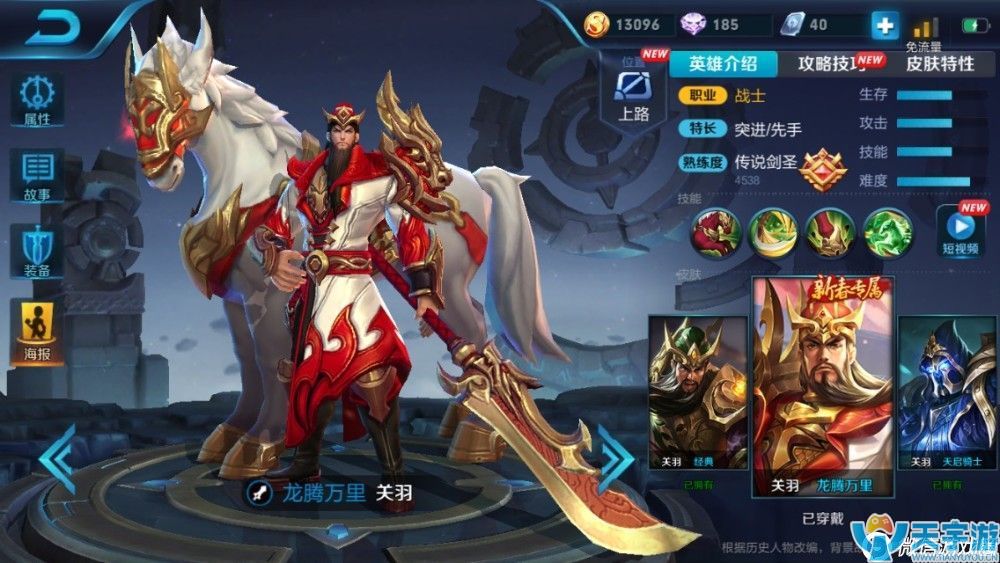Play the 短视频 short video
This screenshot has height=563, width=1000.
pos(959,231)
